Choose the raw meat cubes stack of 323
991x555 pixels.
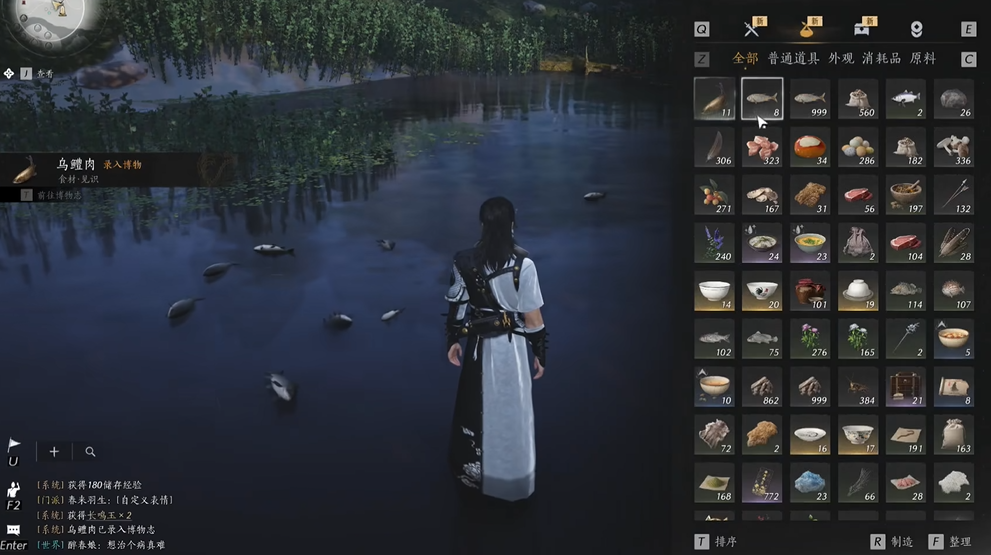762,147
